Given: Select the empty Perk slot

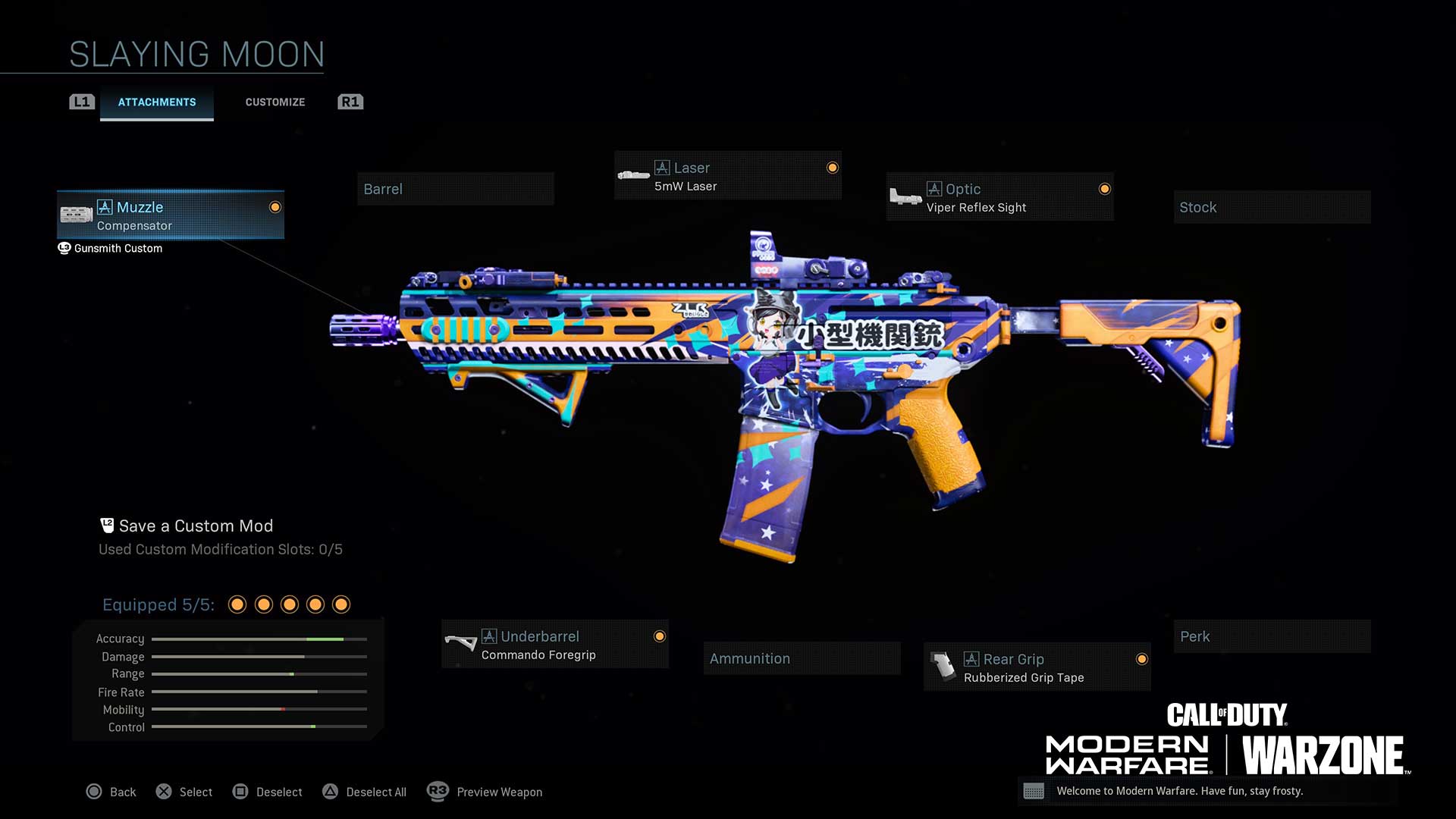Looking at the screenshot, I should (1272, 637).
